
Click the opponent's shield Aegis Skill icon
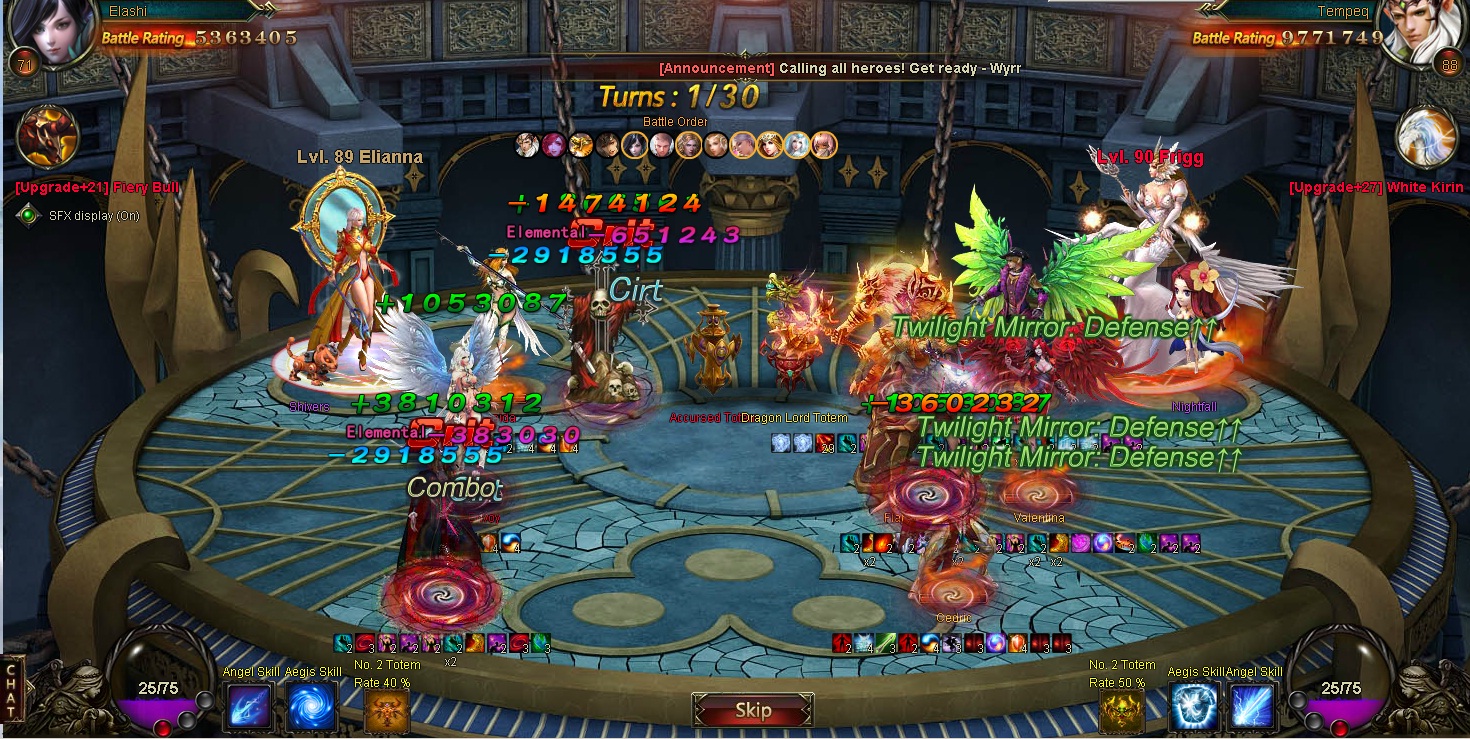pos(1193,708)
